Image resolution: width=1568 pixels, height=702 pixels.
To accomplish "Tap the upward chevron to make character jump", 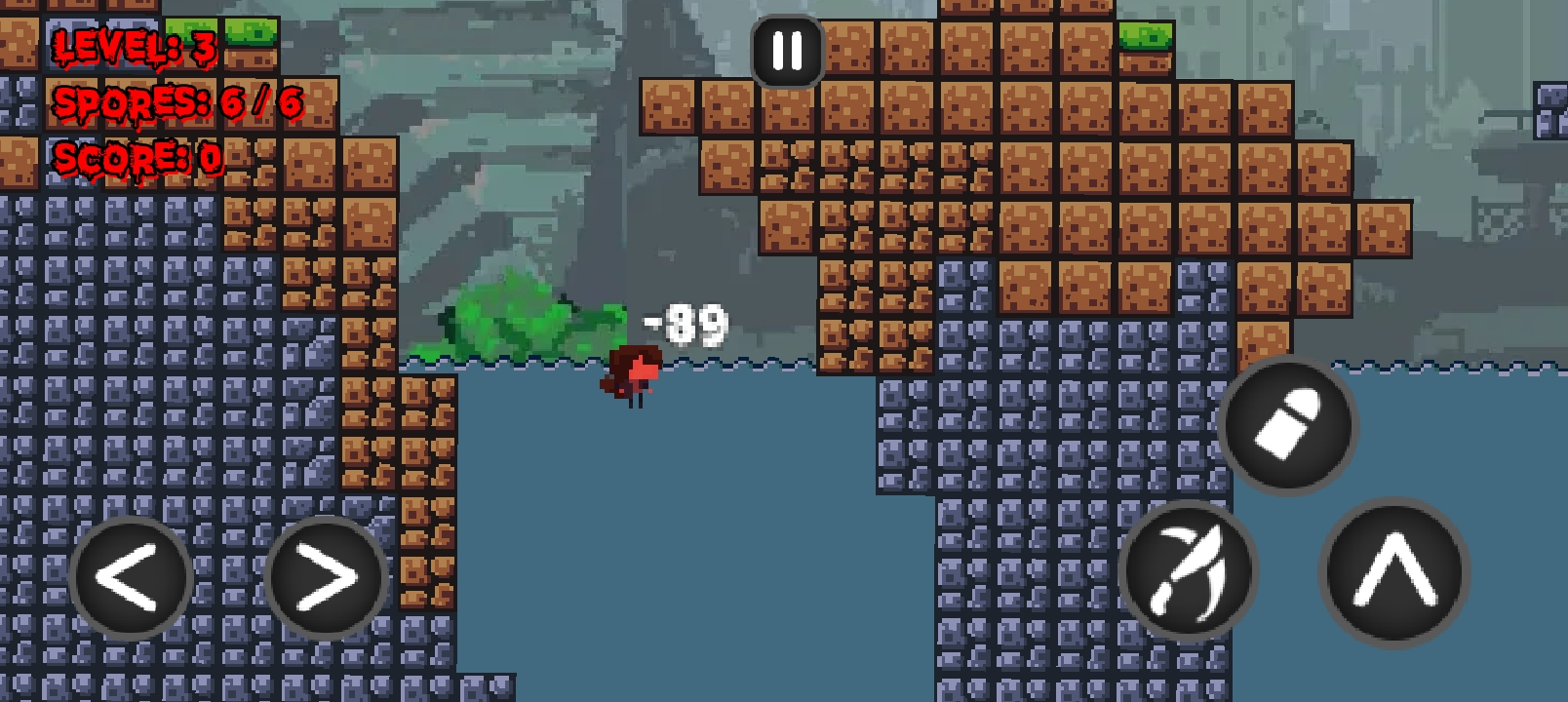I will point(1392,577).
